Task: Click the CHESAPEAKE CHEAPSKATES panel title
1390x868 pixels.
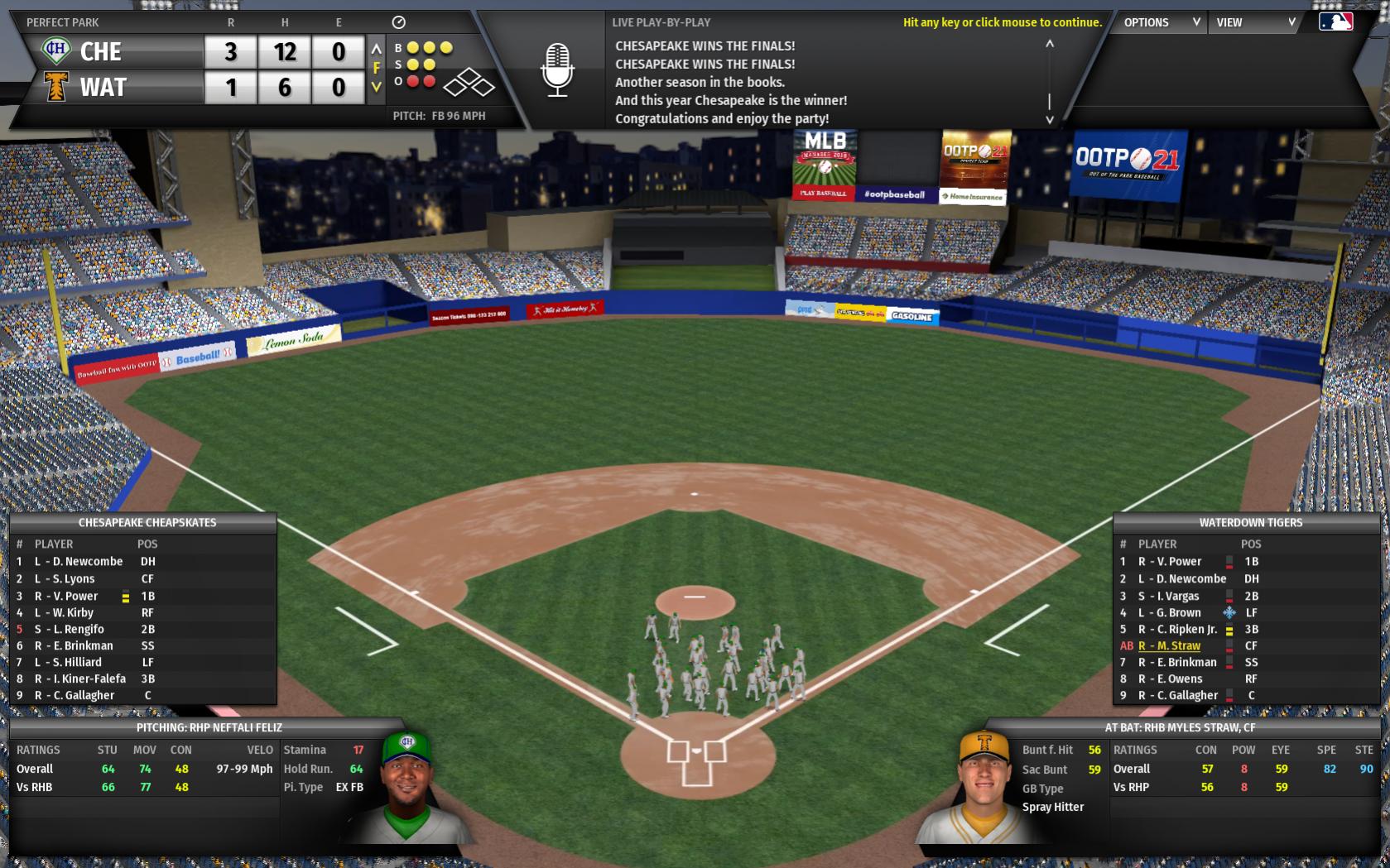Action: coord(146,523)
